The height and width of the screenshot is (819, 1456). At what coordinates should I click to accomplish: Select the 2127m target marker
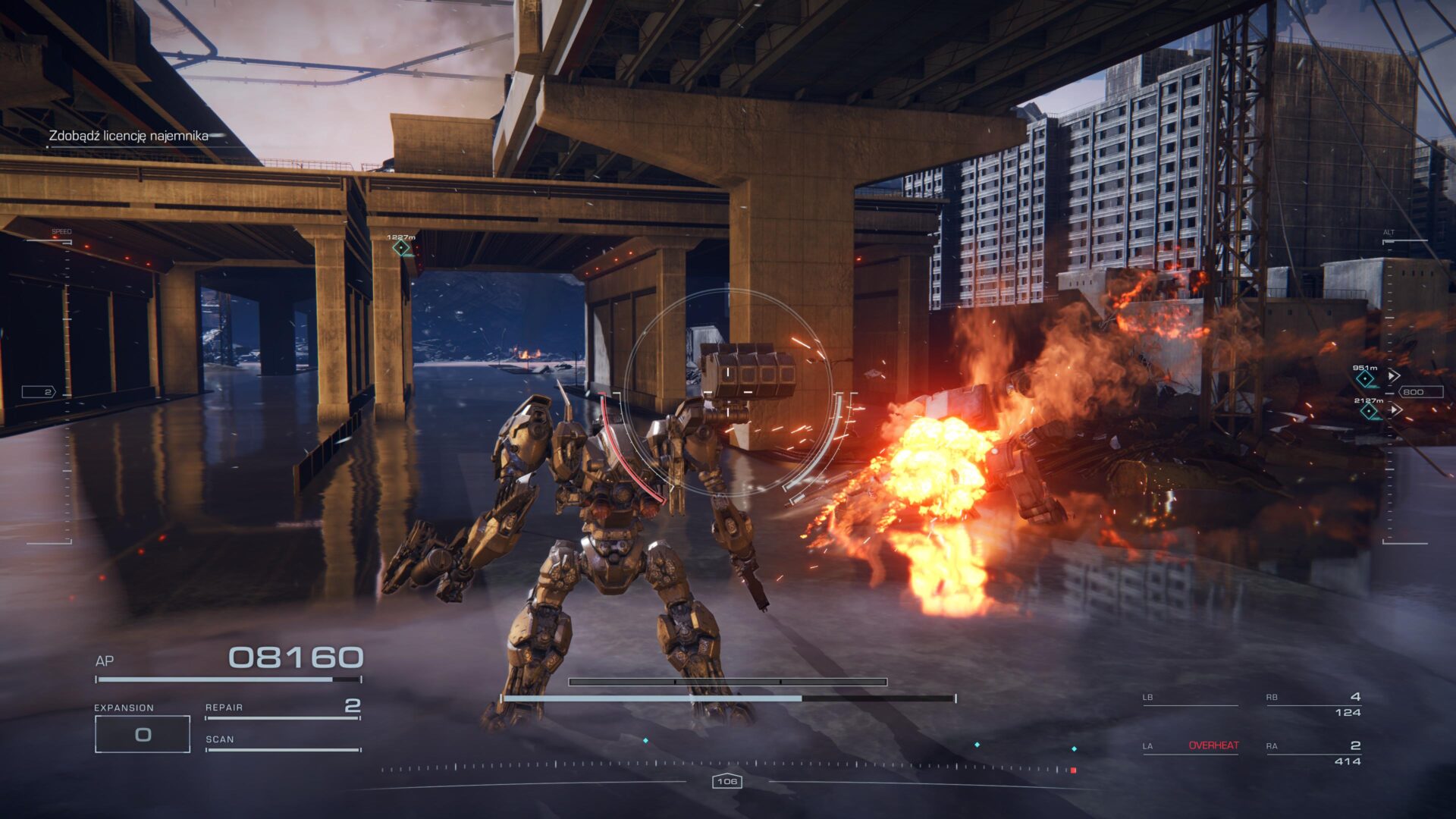coord(1369,410)
